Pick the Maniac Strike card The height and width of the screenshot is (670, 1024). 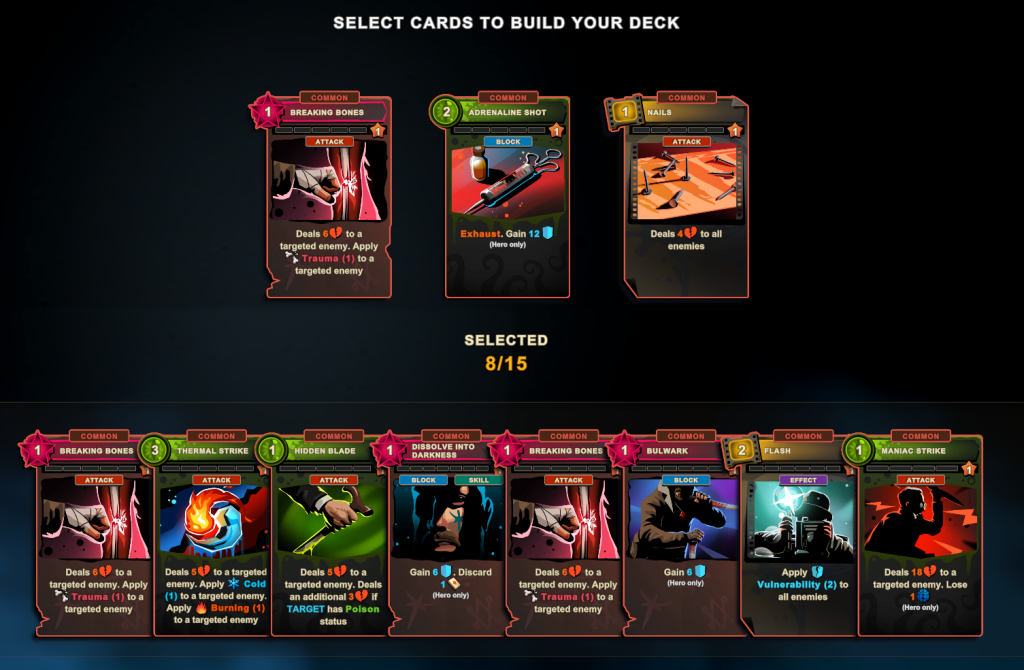click(x=920, y=535)
